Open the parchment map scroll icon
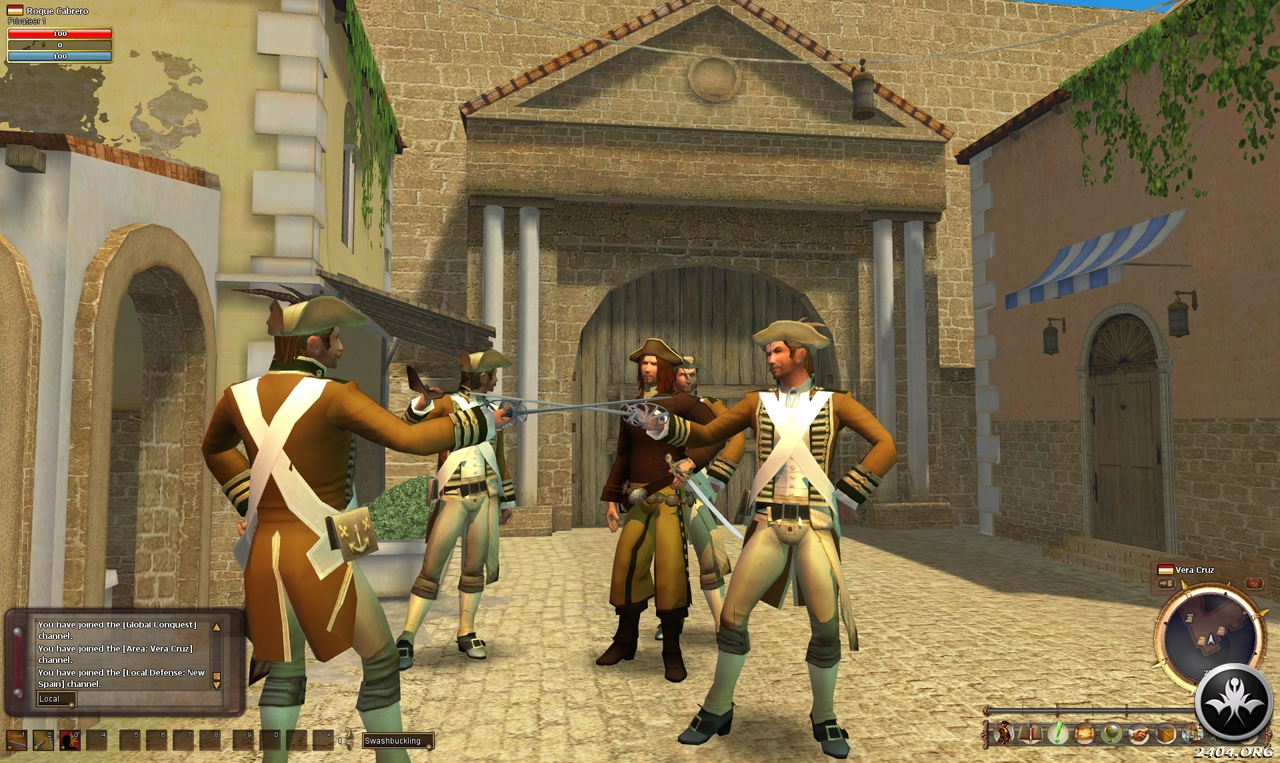Viewport: 1280px width, 763px height. [x=1085, y=734]
